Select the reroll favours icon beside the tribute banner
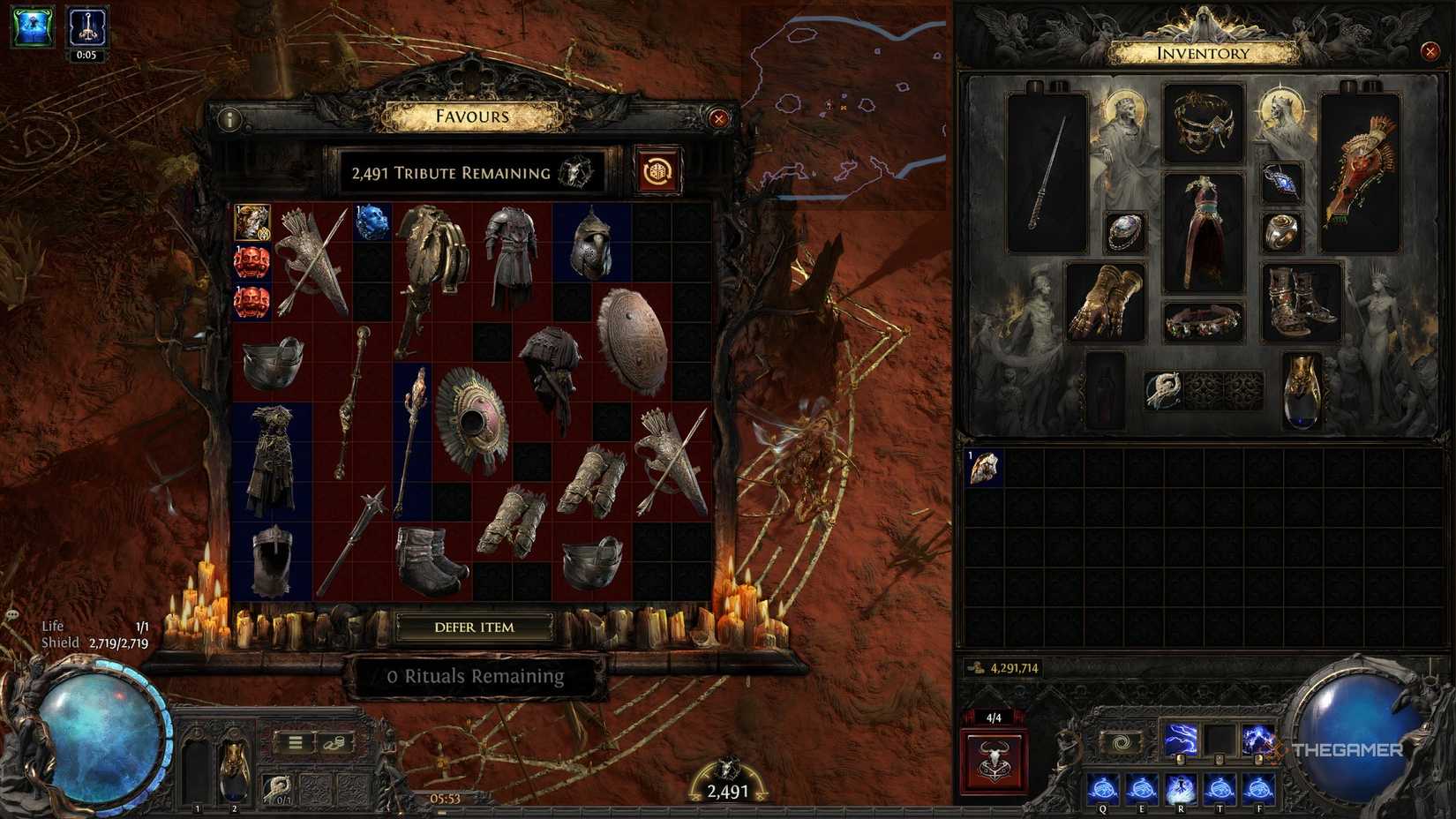 click(x=657, y=169)
